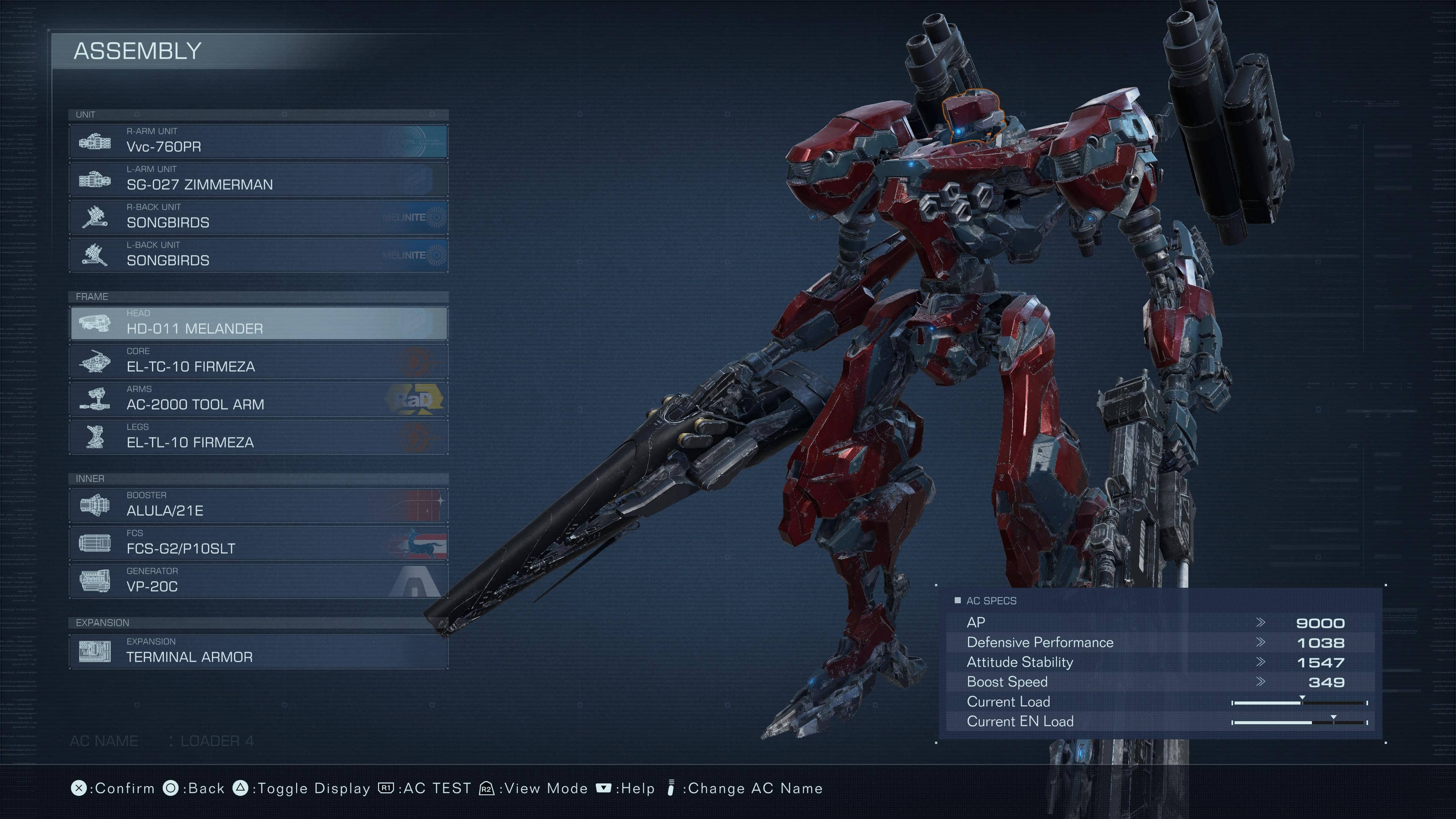Viewport: 1456px width, 819px height.
Task: Change the EL-TC-10 FIRMEZA core
Action: point(258,361)
